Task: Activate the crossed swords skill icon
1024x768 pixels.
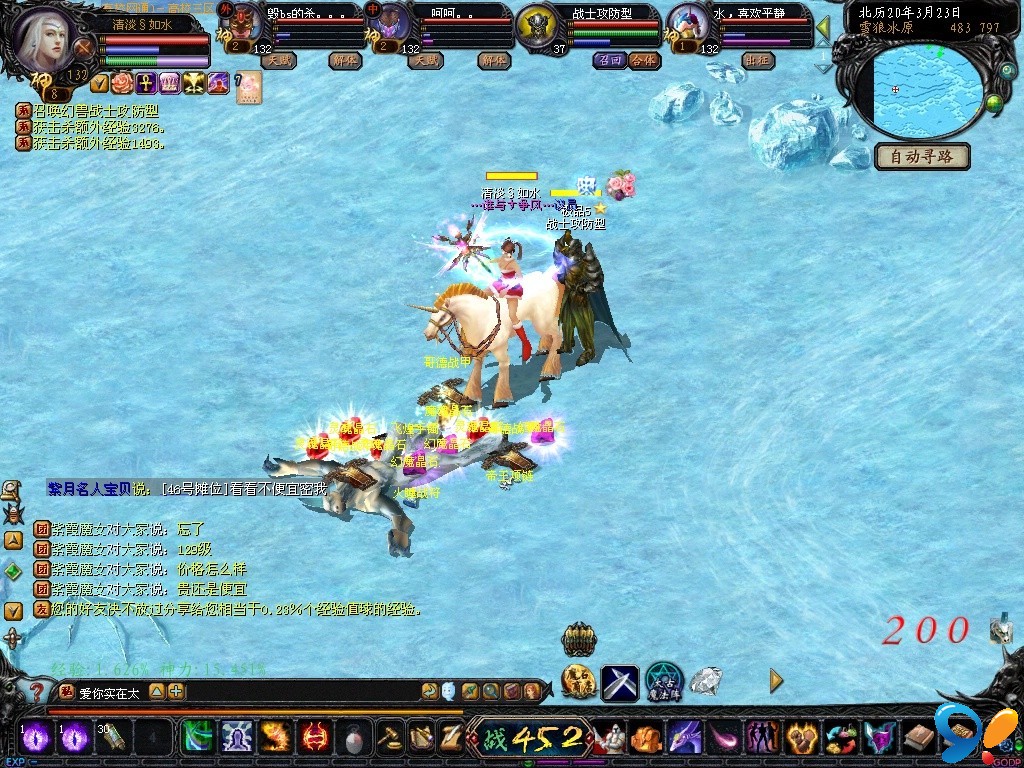Action: coord(619,683)
